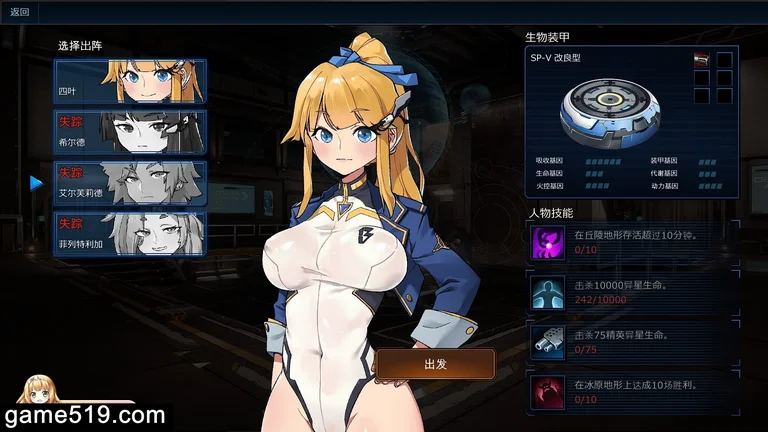This screenshot has width=768, height=432.
Task: Go back using the 返回 button
Action: tap(20, 12)
